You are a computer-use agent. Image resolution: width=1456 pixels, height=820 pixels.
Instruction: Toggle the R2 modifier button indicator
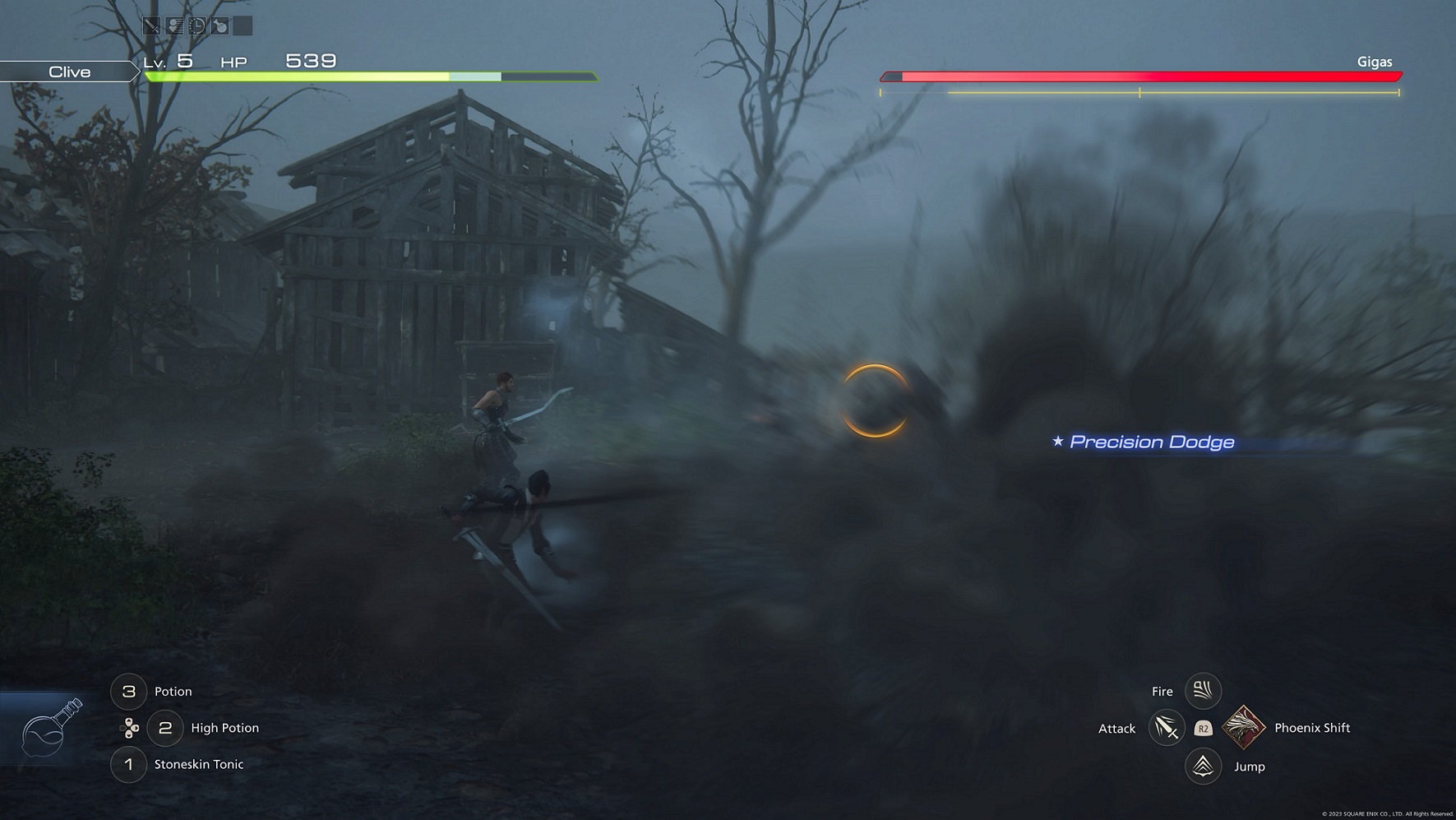pyautogui.click(x=1202, y=727)
